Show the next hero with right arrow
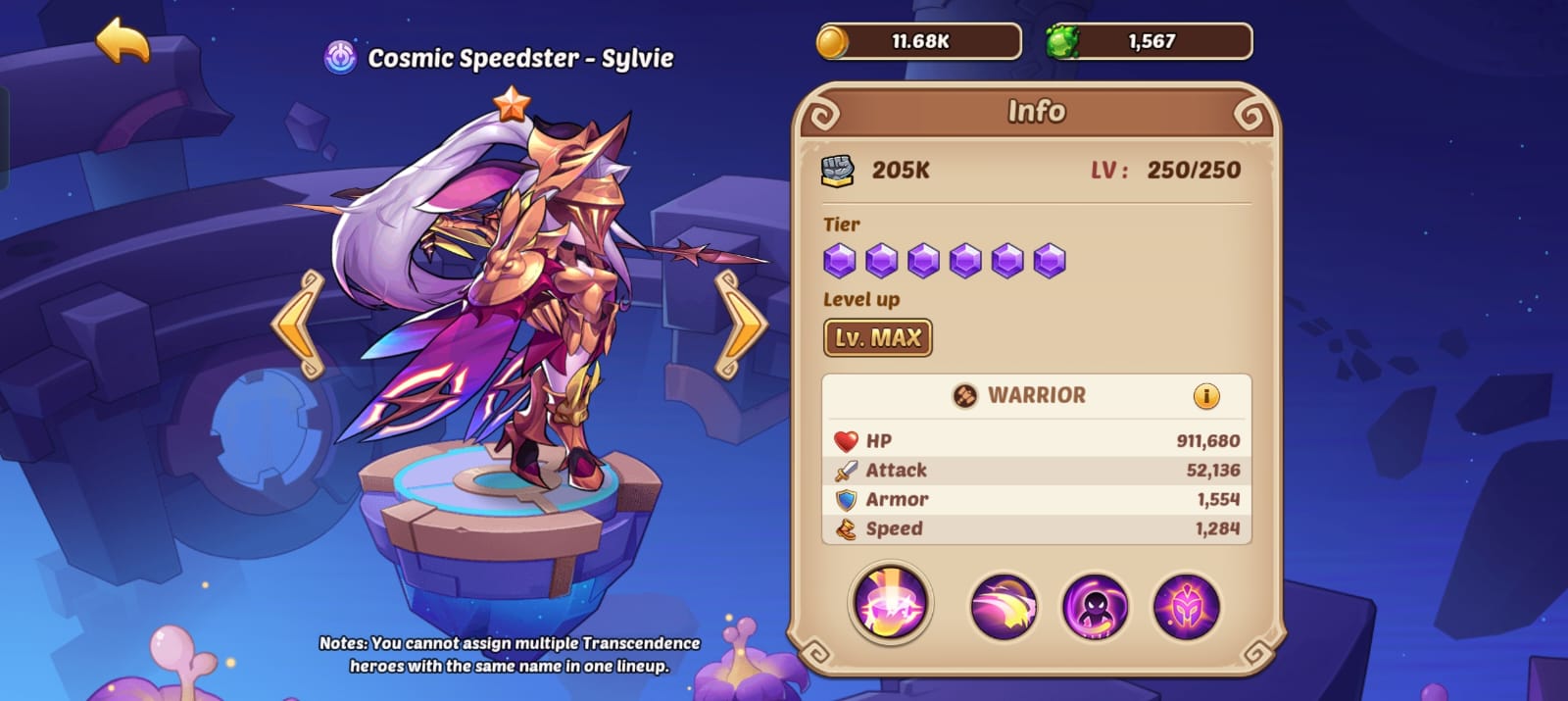1568x701 pixels. [740, 325]
